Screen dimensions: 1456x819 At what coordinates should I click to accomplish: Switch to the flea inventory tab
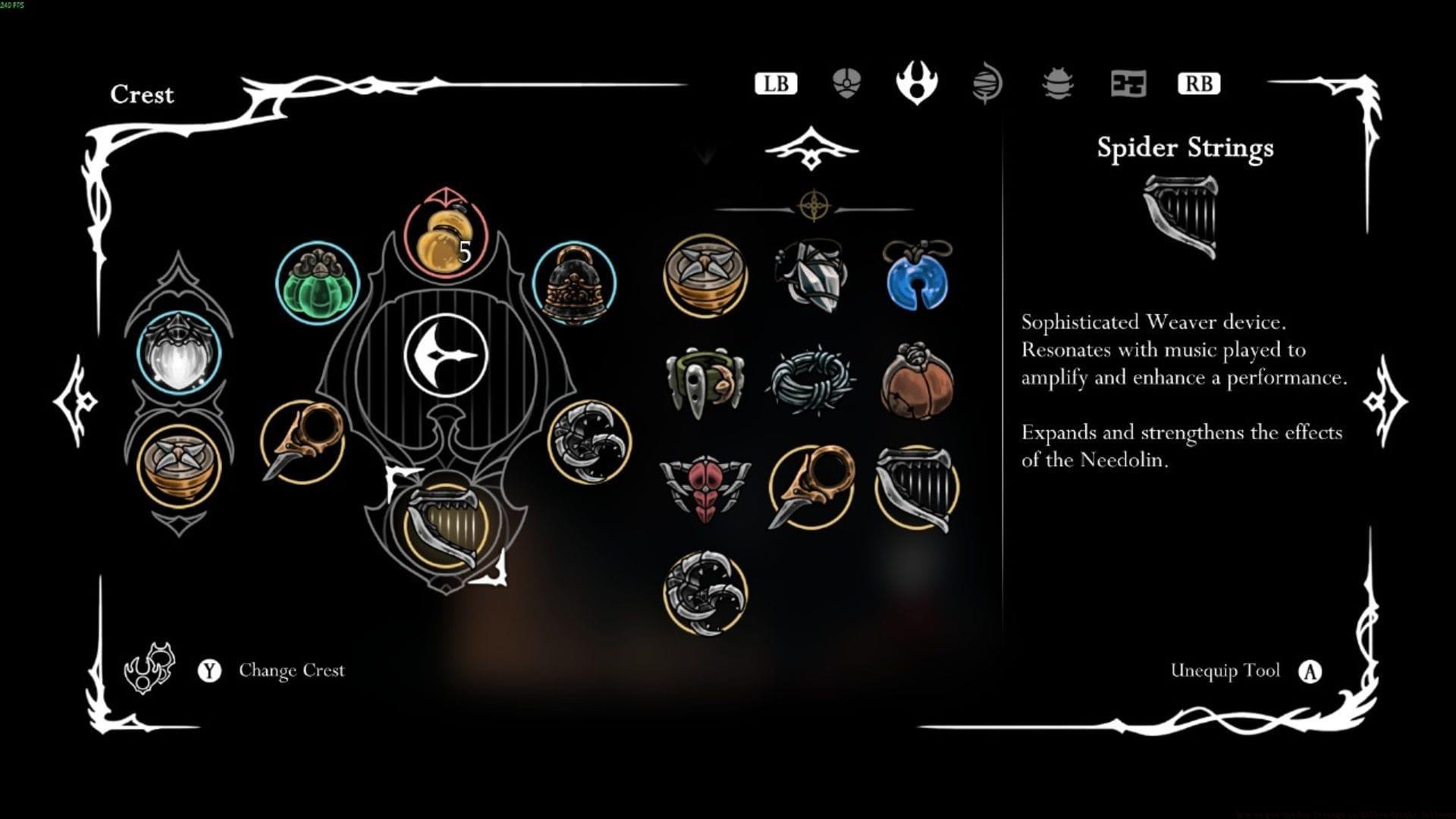(x=1057, y=84)
